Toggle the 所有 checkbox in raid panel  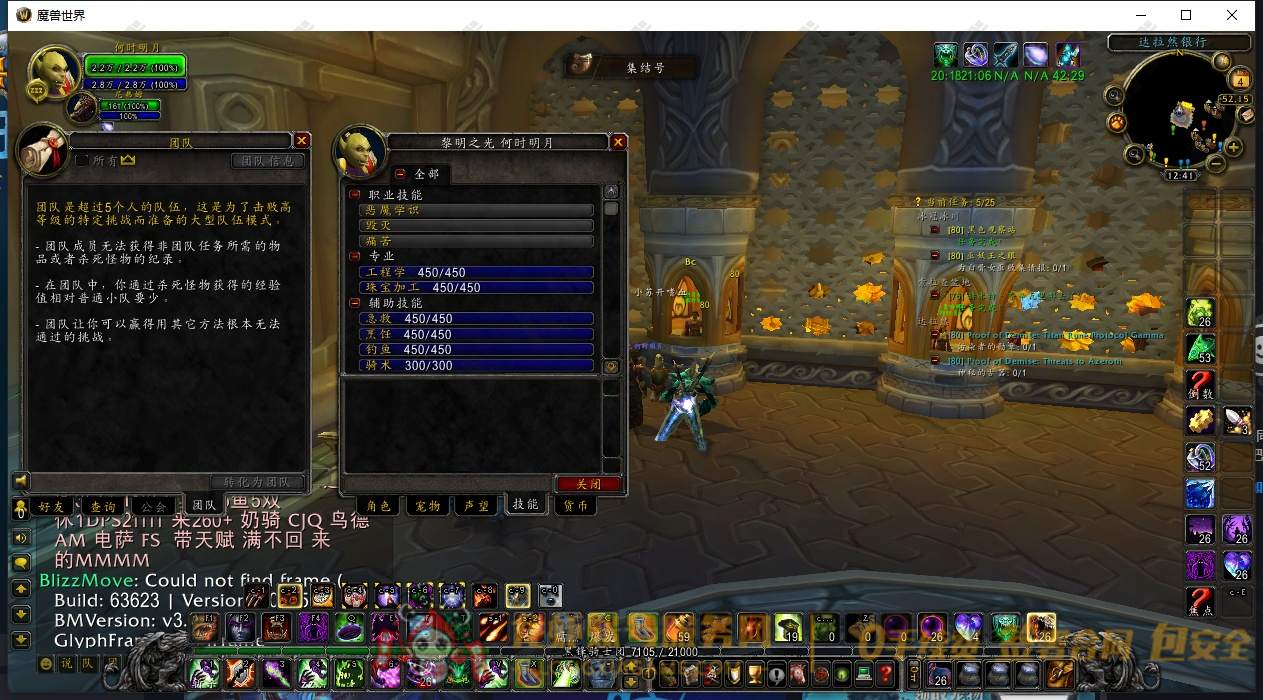(82, 160)
